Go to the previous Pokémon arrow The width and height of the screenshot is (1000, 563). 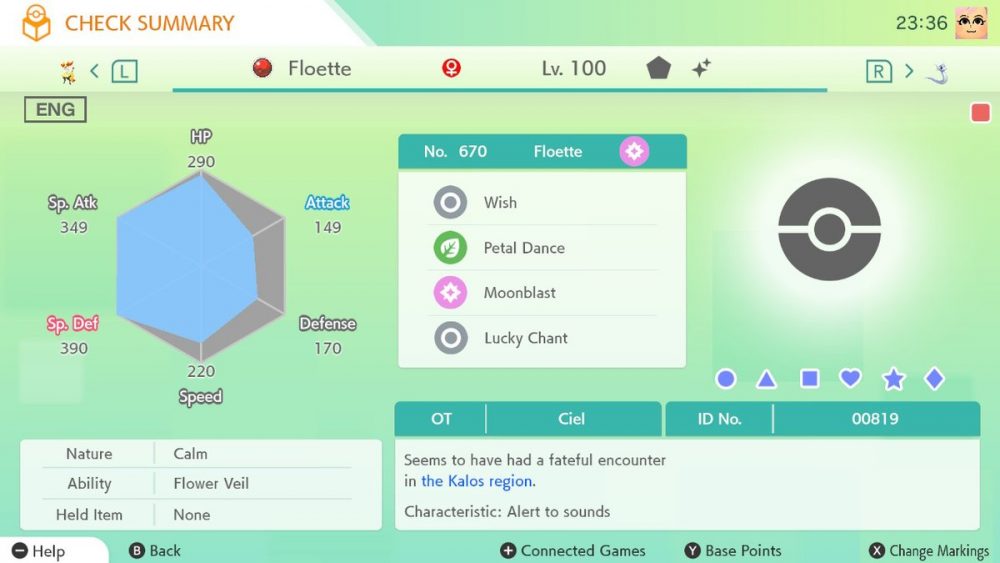[95, 70]
